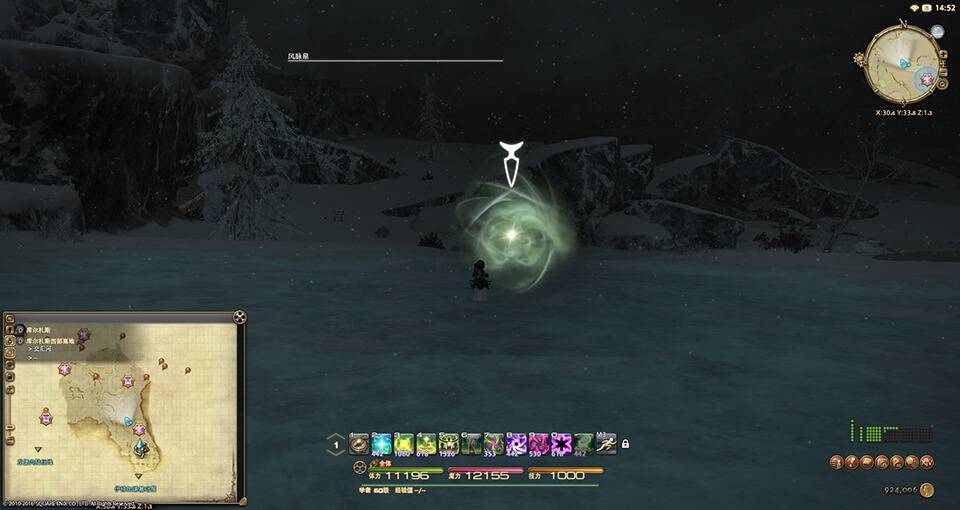Activate the Sprint running-figure action

point(606,442)
